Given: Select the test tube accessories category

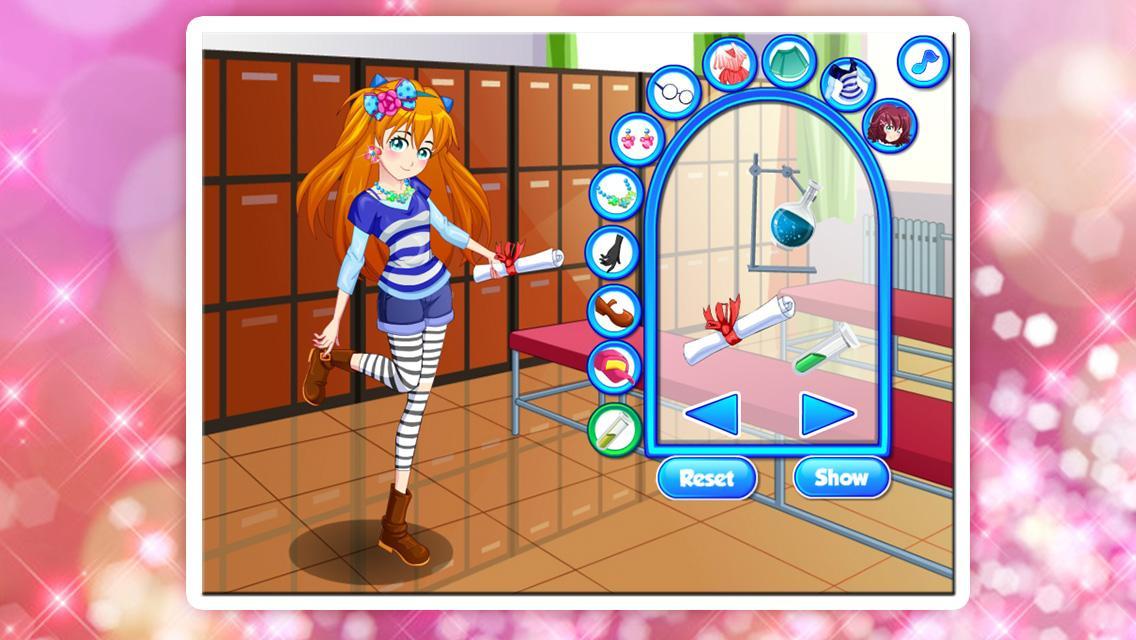Looking at the screenshot, I should click(613, 426).
